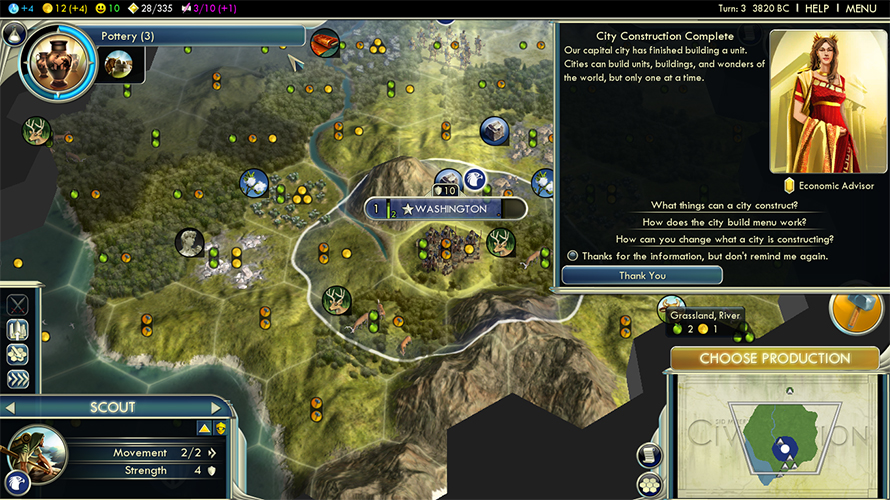The image size is (890, 500).
Task: Click the hex grid map options button
Action: click(x=651, y=484)
